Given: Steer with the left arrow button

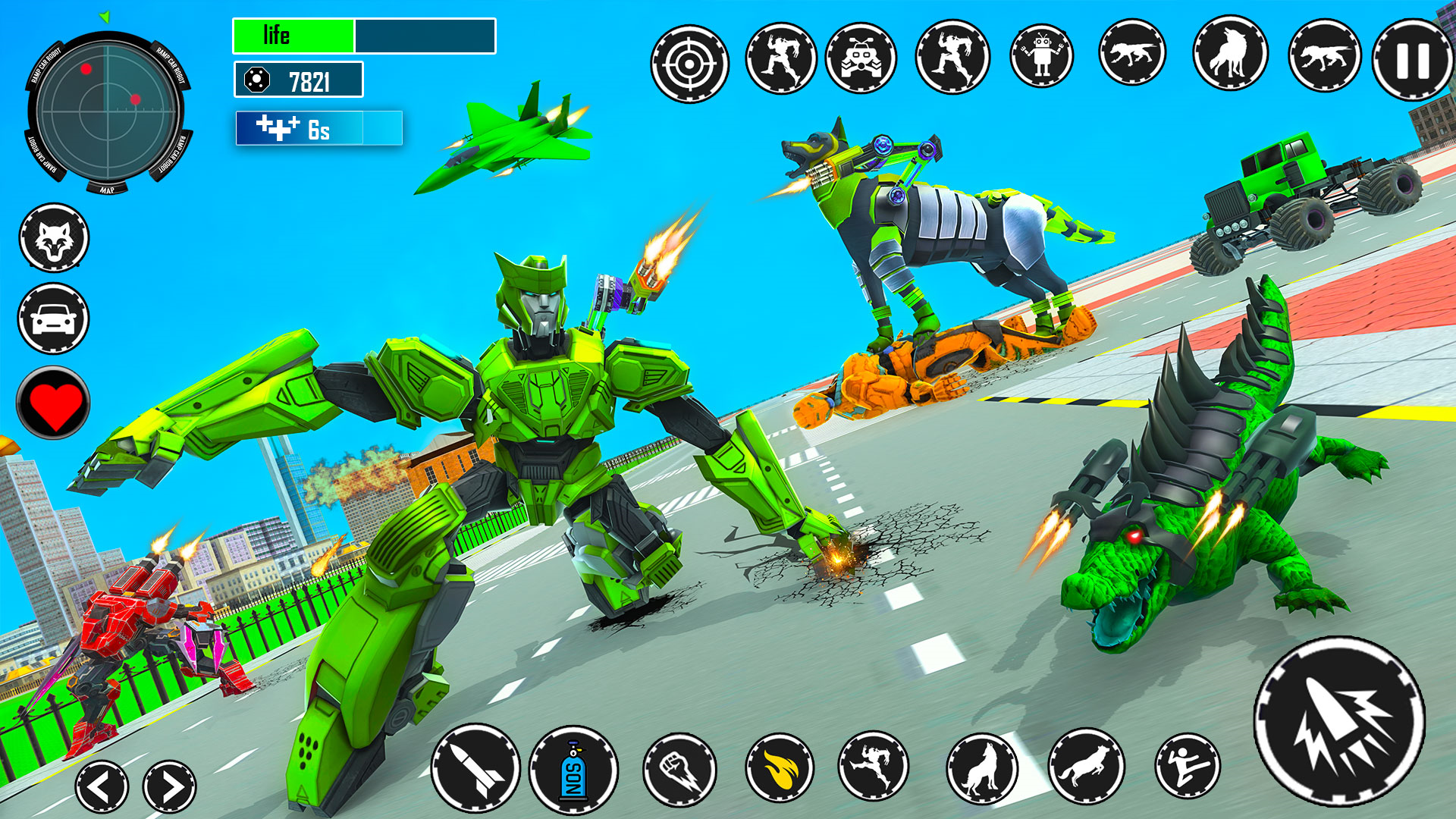Looking at the screenshot, I should 102,787.
